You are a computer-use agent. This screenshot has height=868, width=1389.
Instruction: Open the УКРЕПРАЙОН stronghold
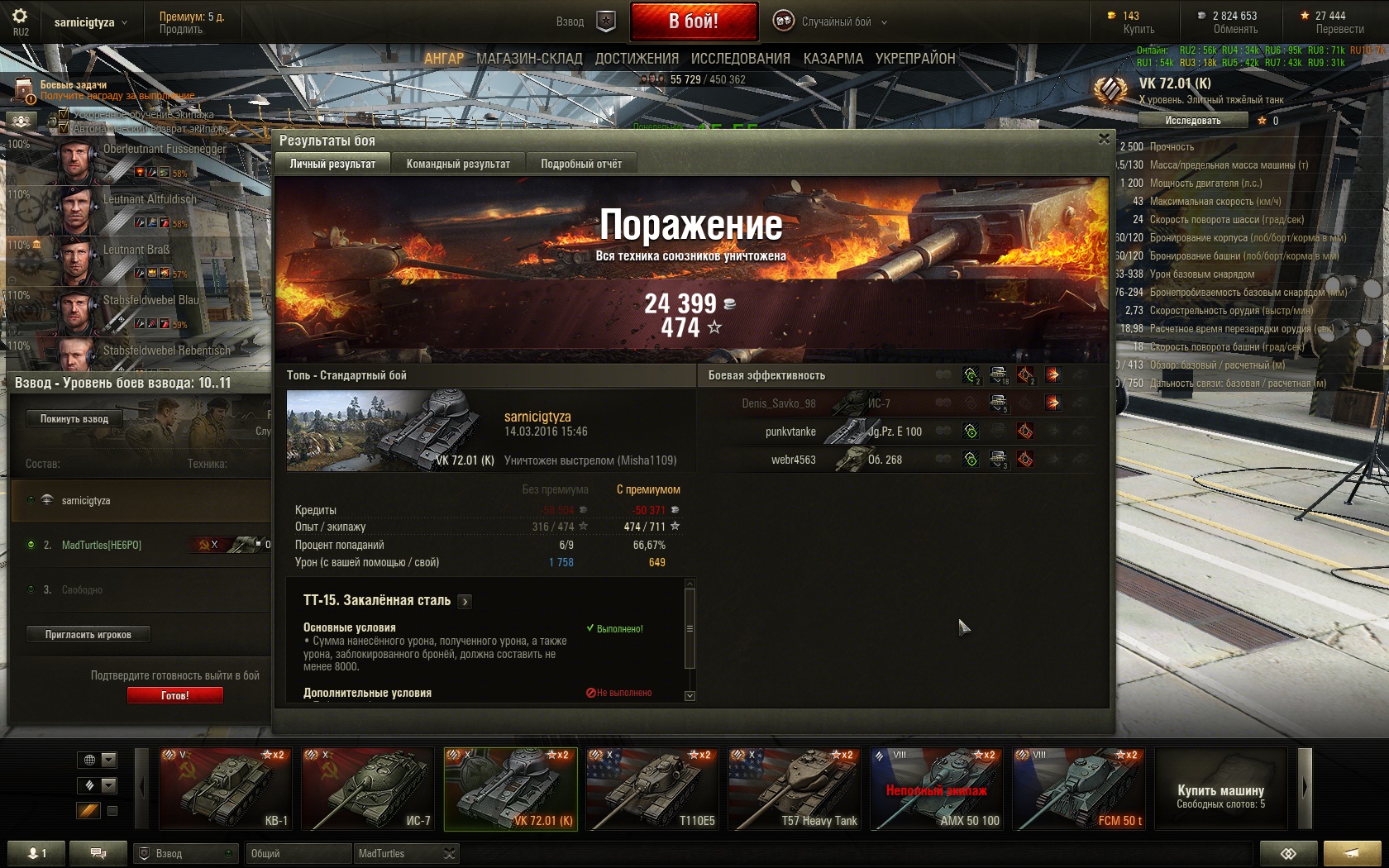coord(915,59)
